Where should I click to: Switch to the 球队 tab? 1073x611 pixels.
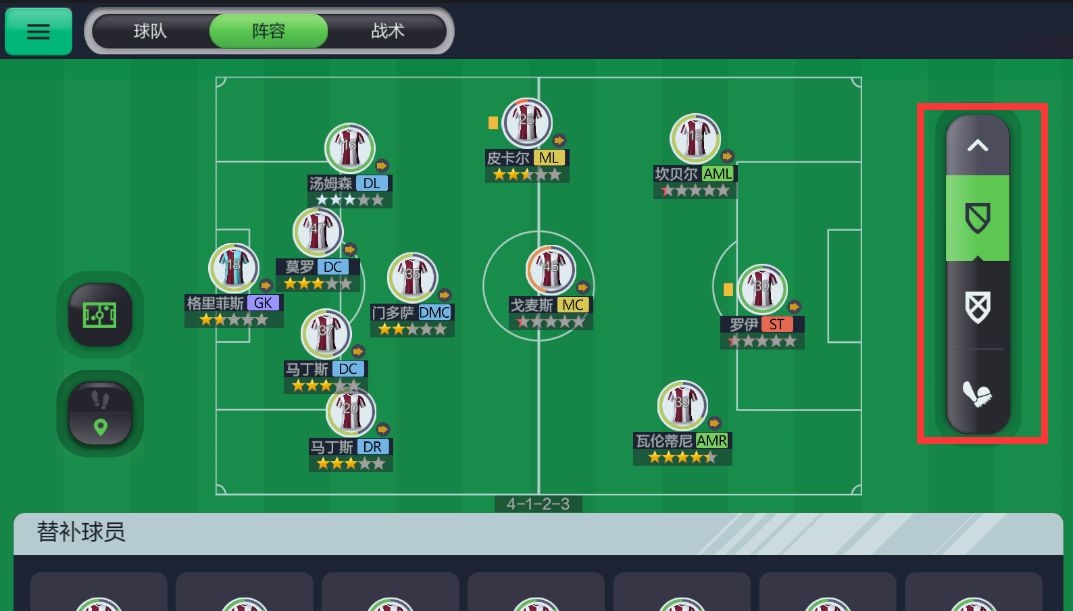pos(150,31)
